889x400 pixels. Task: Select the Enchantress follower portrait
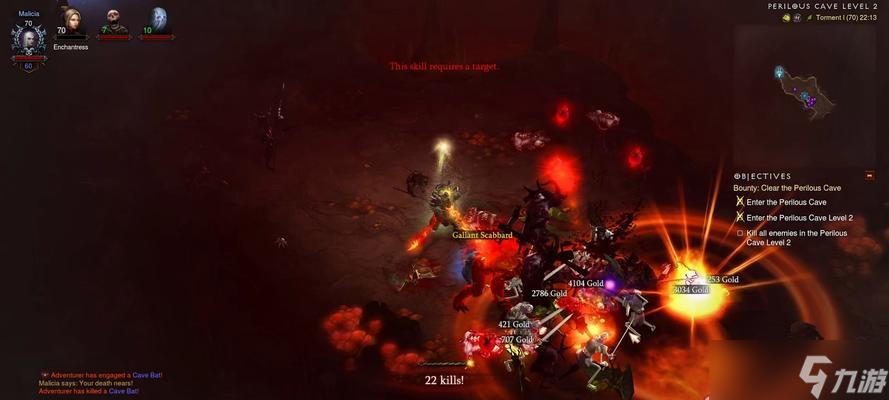pyautogui.click(x=70, y=22)
